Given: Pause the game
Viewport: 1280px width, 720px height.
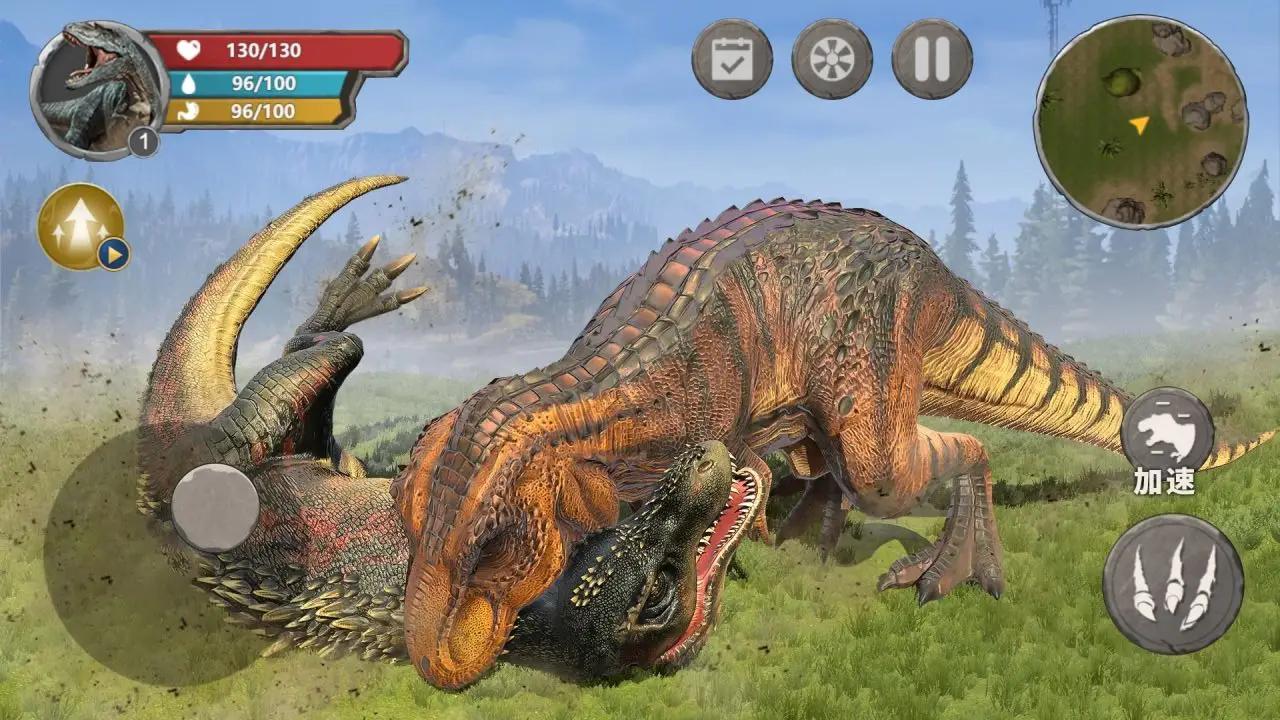Looking at the screenshot, I should coord(932,59).
